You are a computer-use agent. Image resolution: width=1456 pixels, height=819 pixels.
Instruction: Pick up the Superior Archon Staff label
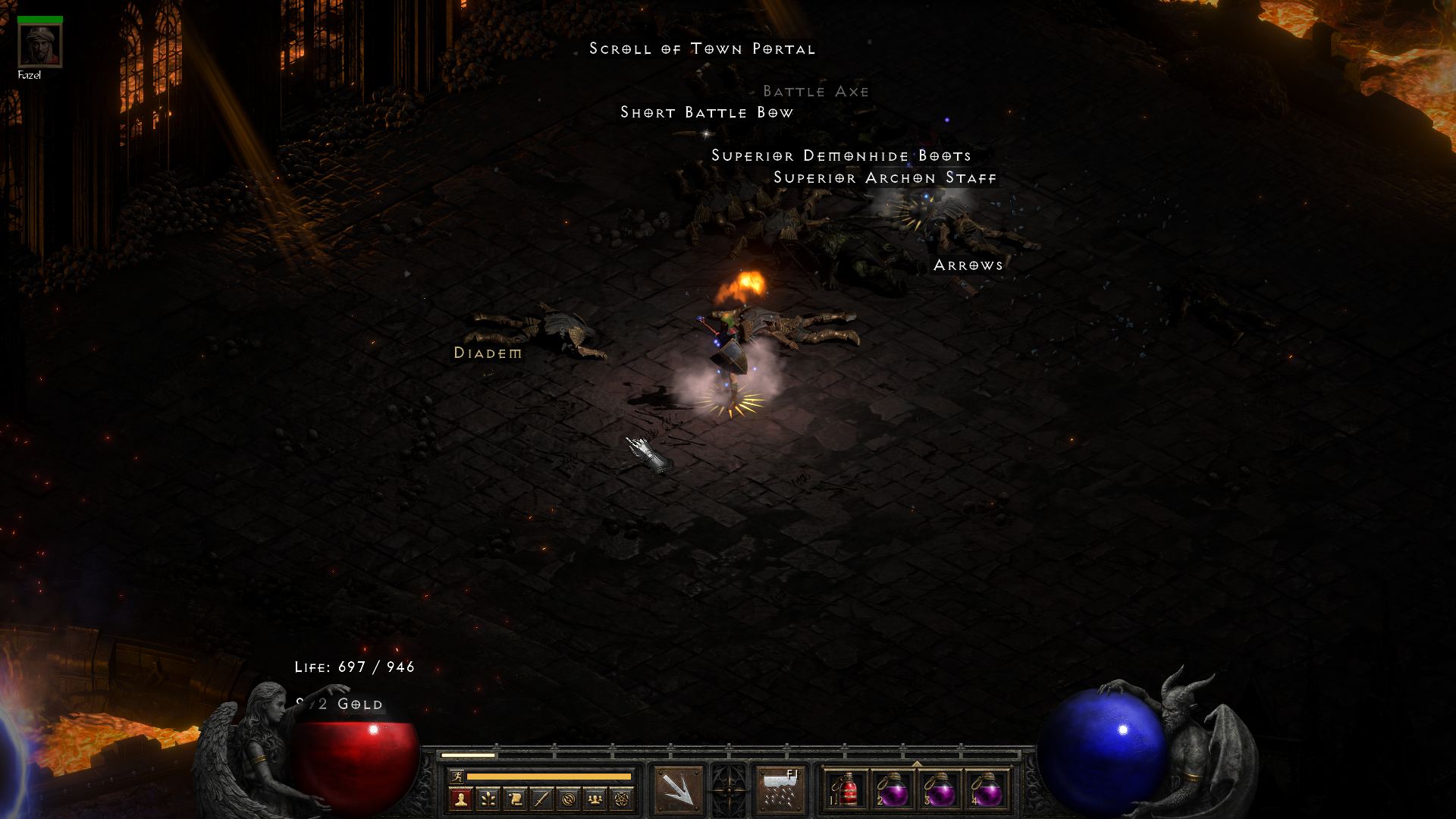(884, 178)
